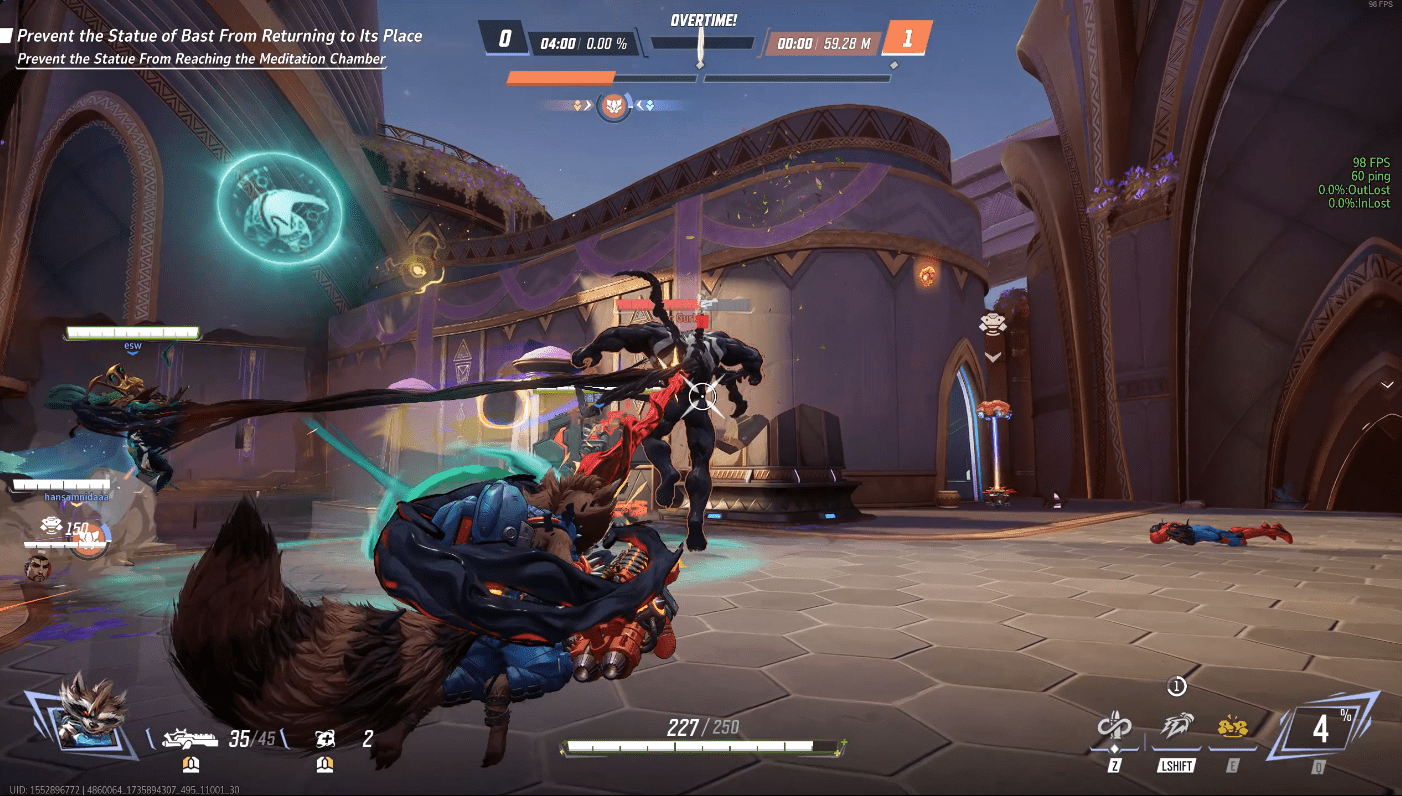Select the primary weapon gun icon
Image resolution: width=1402 pixels, height=796 pixels.
[190, 740]
